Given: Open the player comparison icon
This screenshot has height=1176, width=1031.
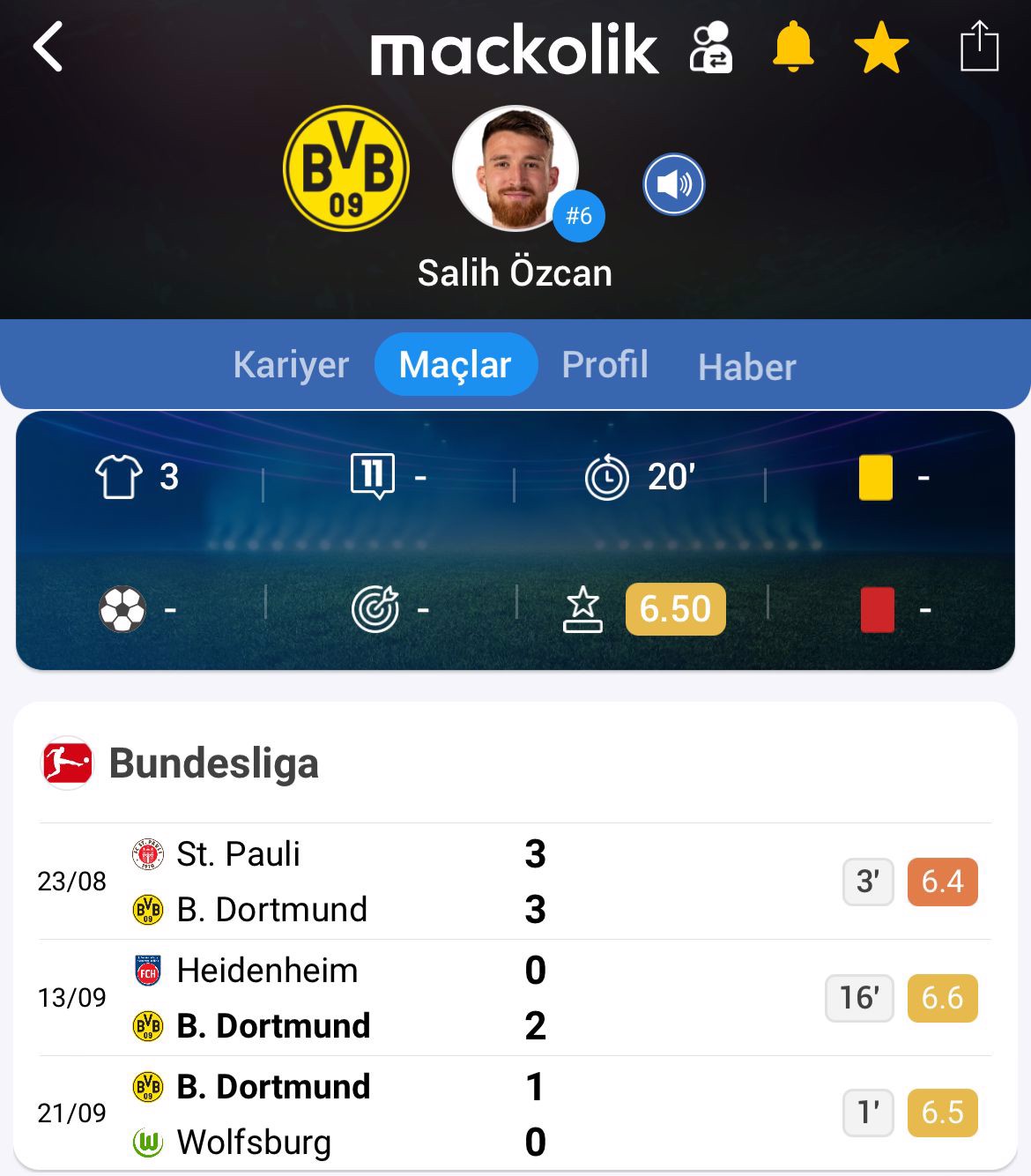Looking at the screenshot, I should pos(710,48).
